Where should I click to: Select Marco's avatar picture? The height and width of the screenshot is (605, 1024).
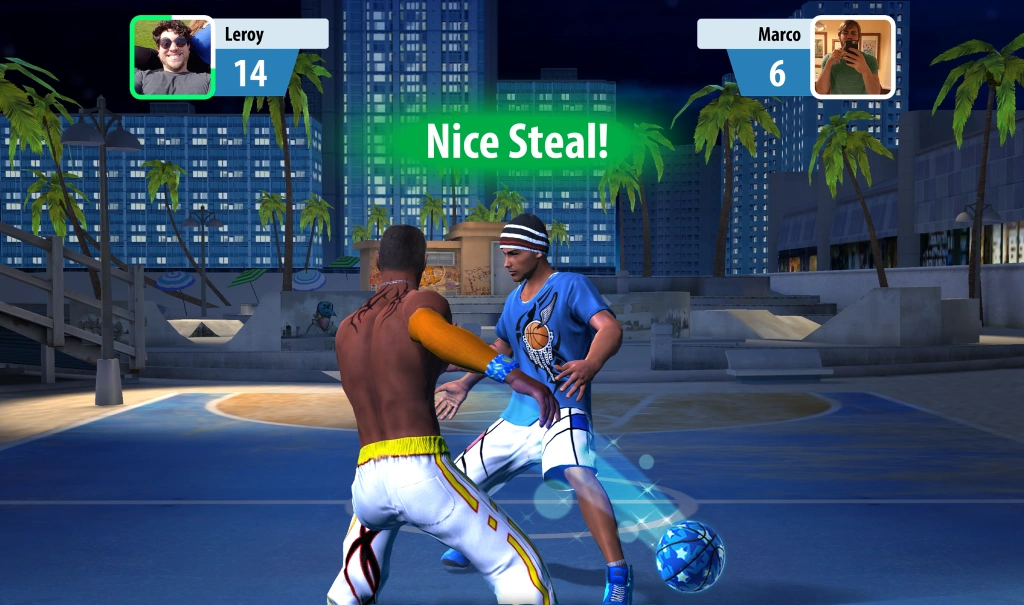[852, 57]
